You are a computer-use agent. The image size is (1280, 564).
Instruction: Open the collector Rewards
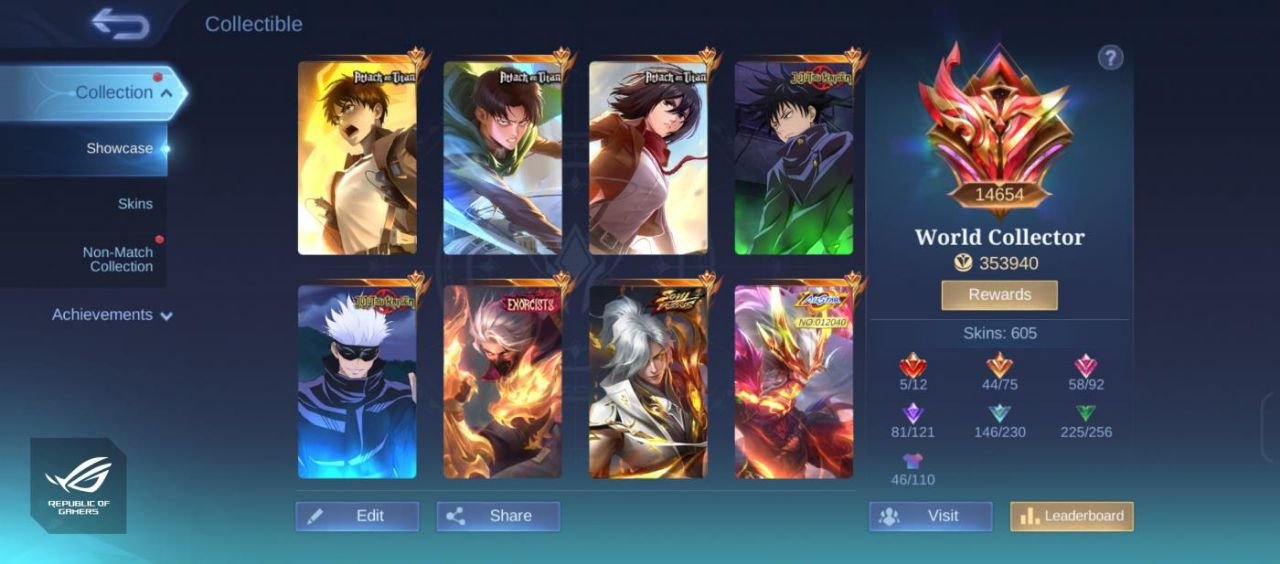click(999, 295)
